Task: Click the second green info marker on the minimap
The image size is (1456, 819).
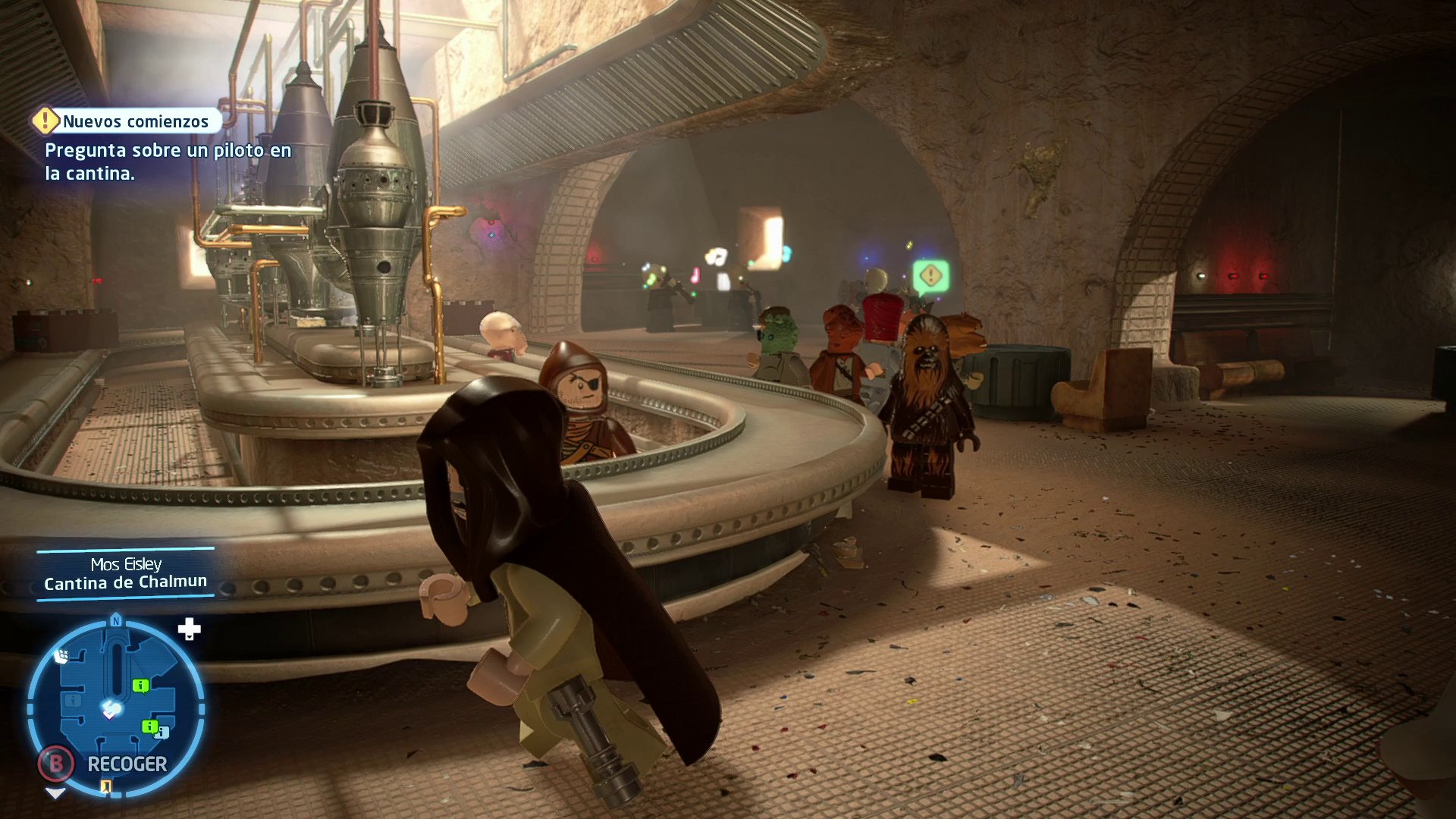Action: pos(149,726)
